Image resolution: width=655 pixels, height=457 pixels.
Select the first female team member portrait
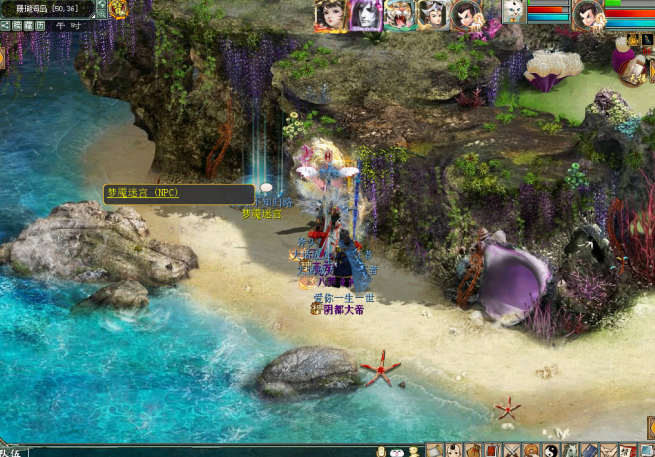pyautogui.click(x=330, y=15)
